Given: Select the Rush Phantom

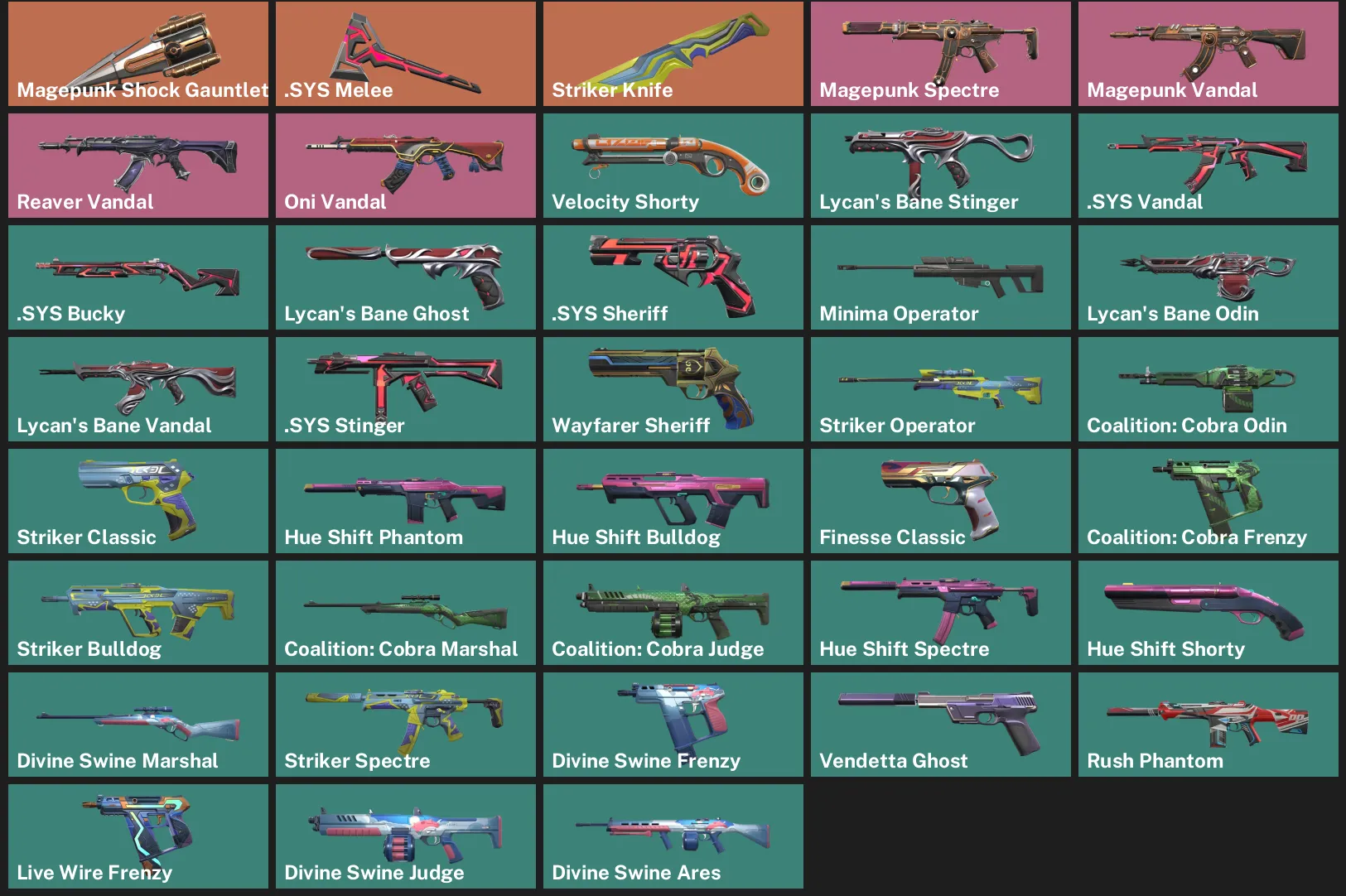Looking at the screenshot, I should (1208, 724).
